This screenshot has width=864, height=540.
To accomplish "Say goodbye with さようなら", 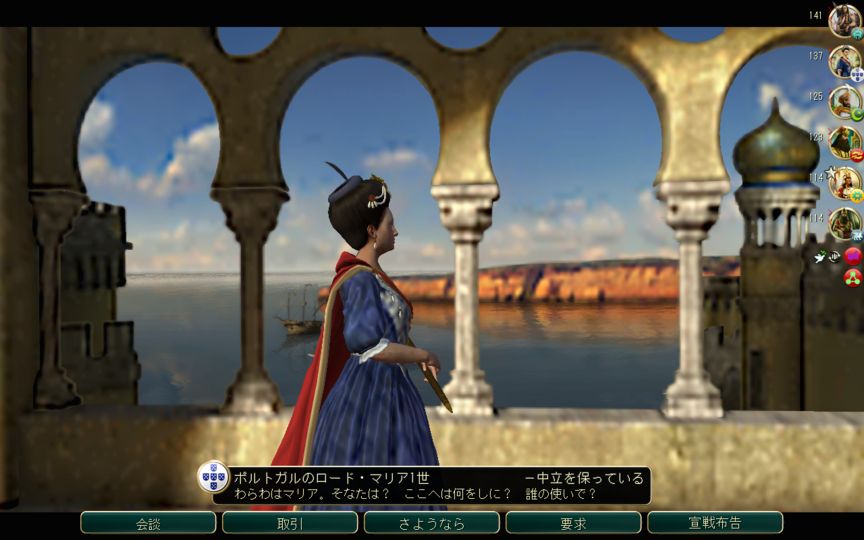I will point(432,523).
